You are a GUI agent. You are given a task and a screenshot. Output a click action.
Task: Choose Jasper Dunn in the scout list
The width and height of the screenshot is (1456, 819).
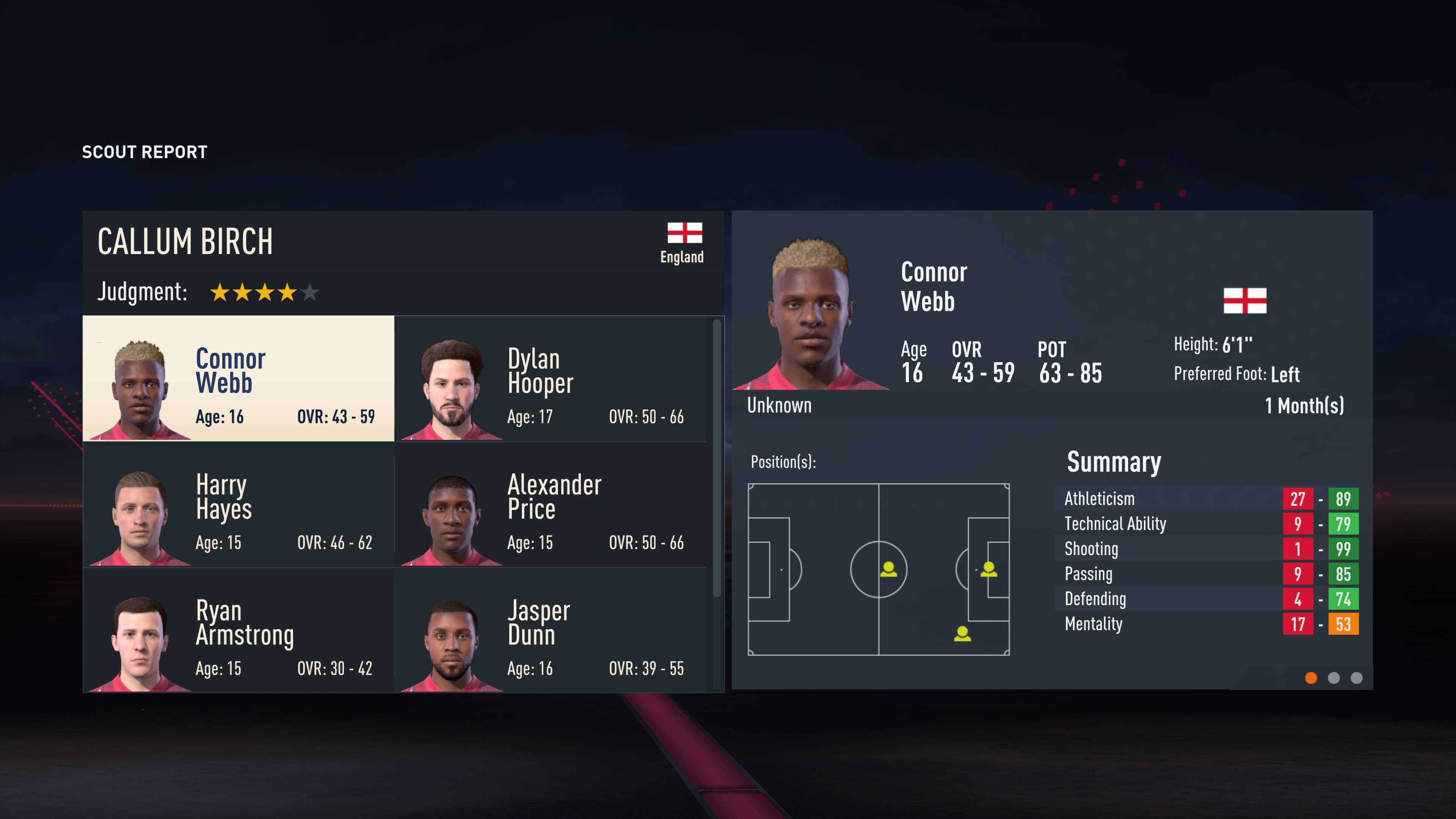[550, 630]
